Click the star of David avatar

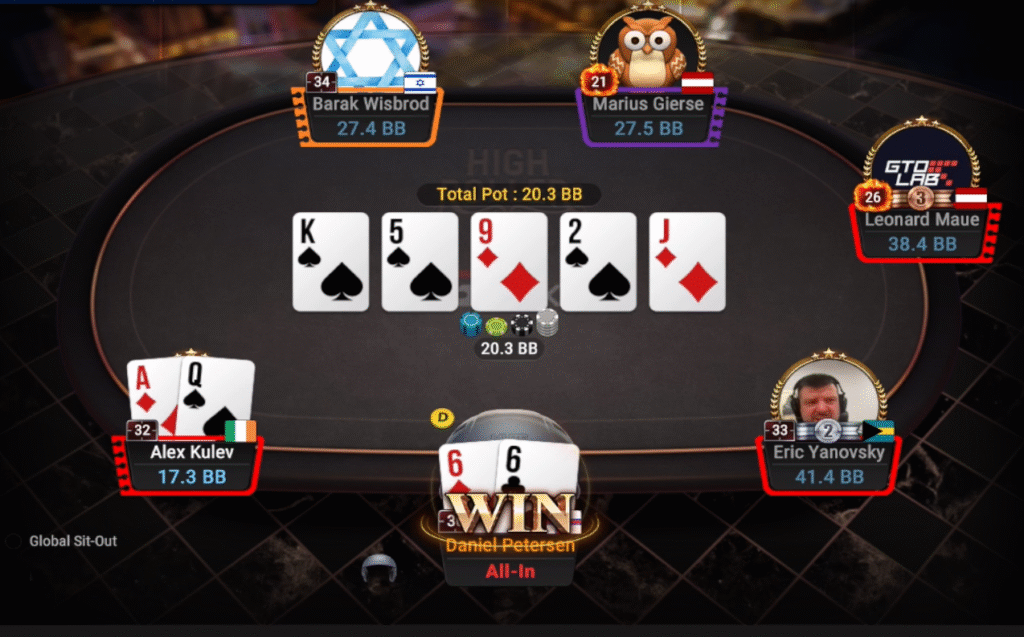tap(369, 48)
